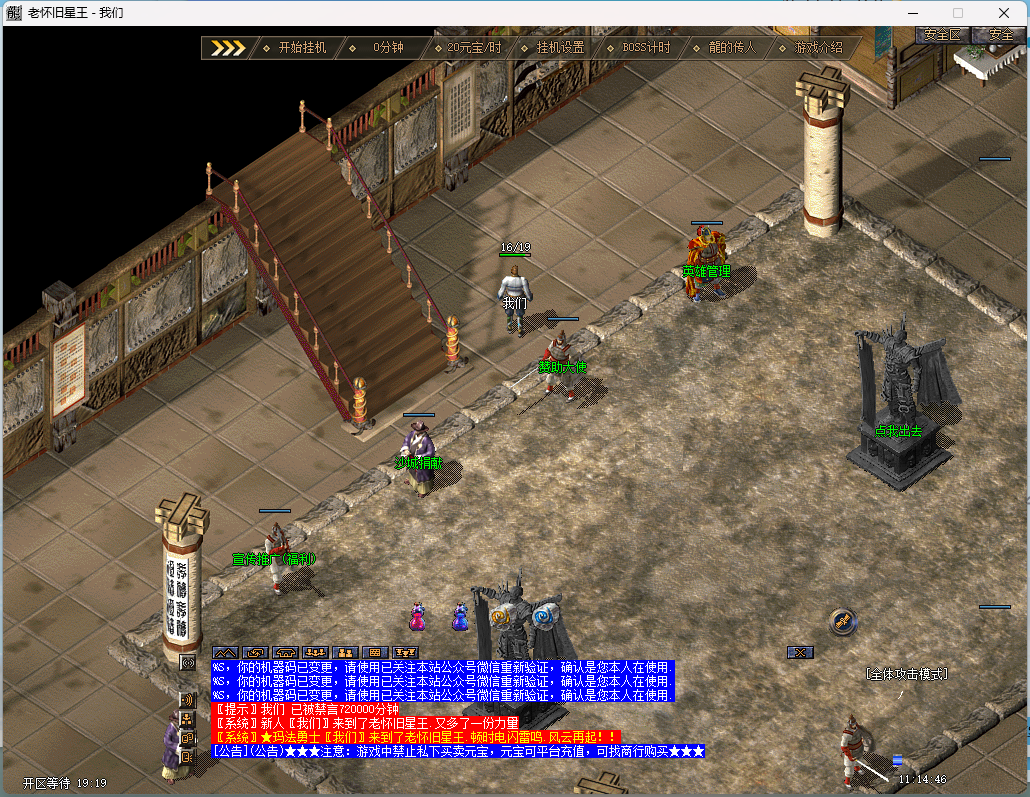Click the mountain-peaks chat toolbar button
Screen dimensions: 1030x797
point(225,652)
